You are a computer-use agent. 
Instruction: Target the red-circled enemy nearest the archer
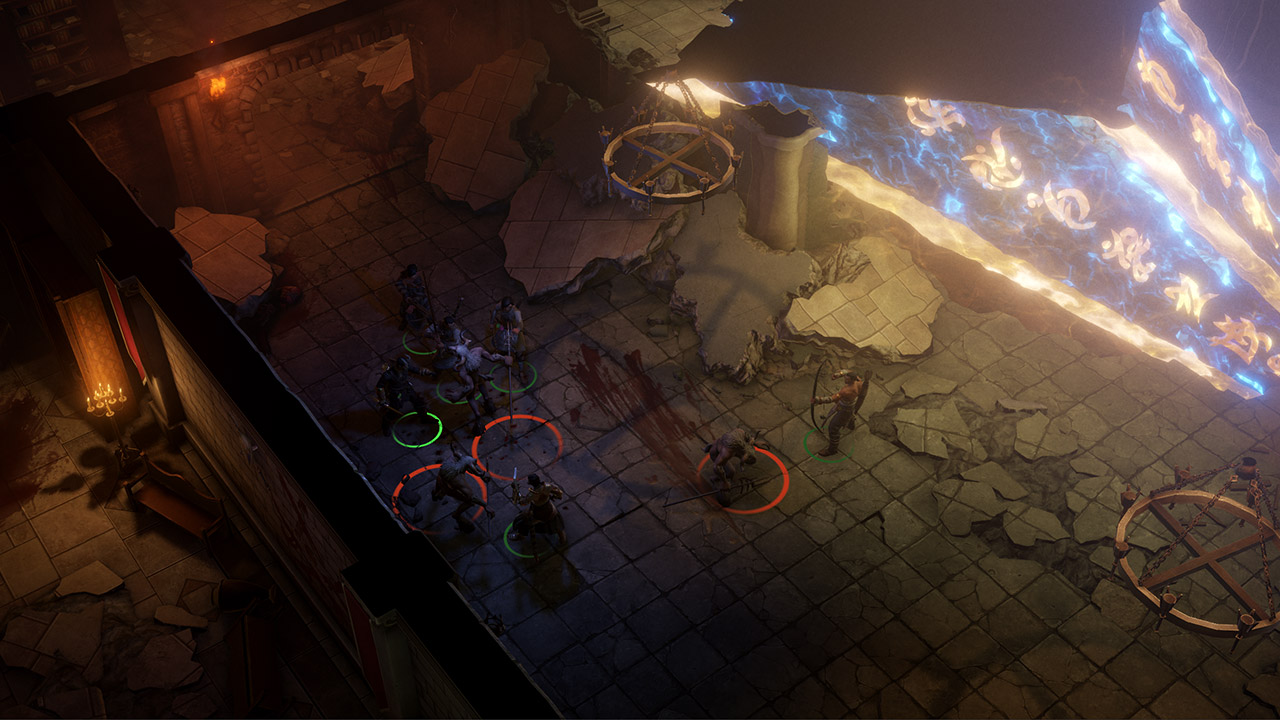[x=736, y=461]
